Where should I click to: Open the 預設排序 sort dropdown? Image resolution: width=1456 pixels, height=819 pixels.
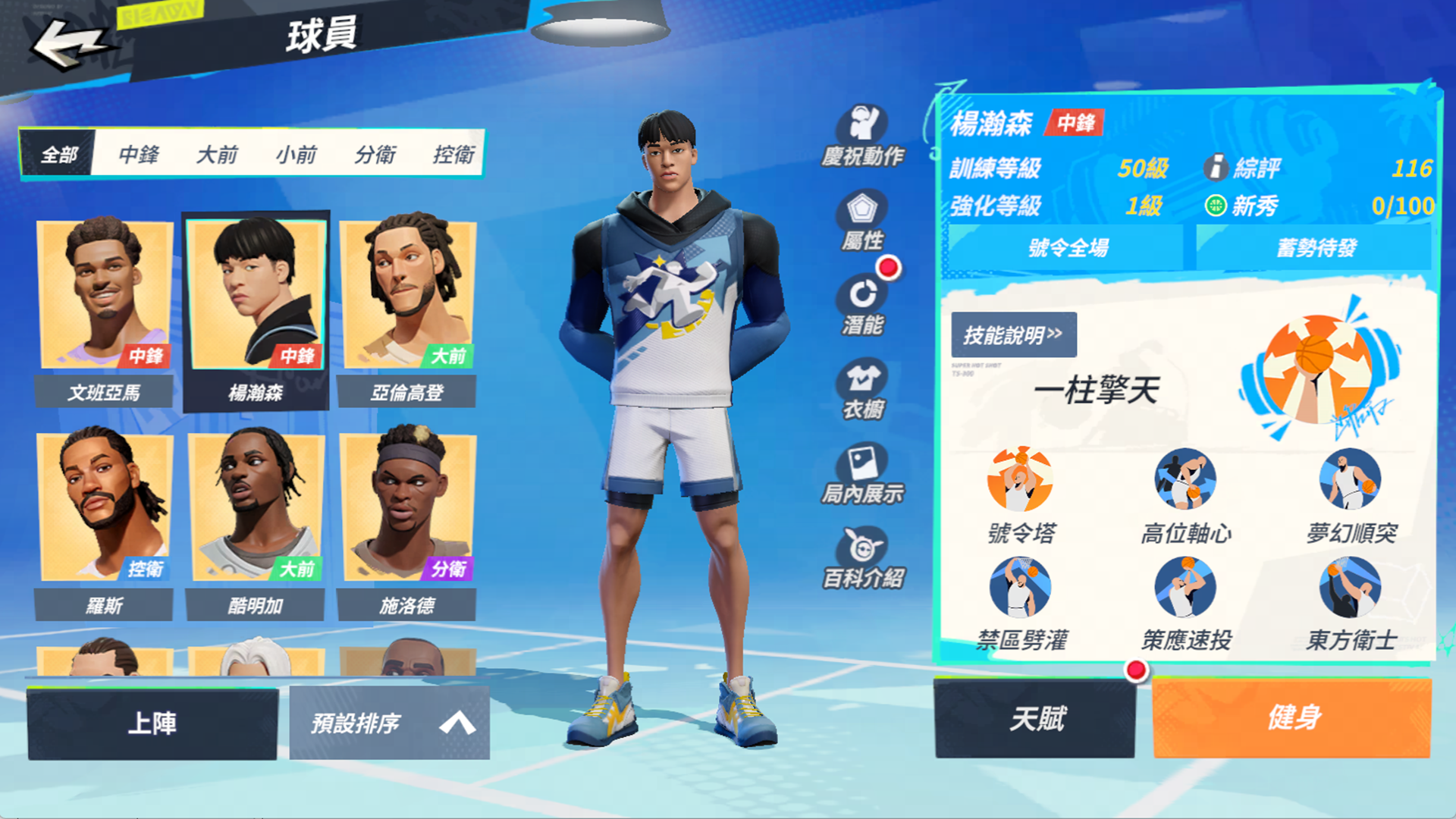389,723
